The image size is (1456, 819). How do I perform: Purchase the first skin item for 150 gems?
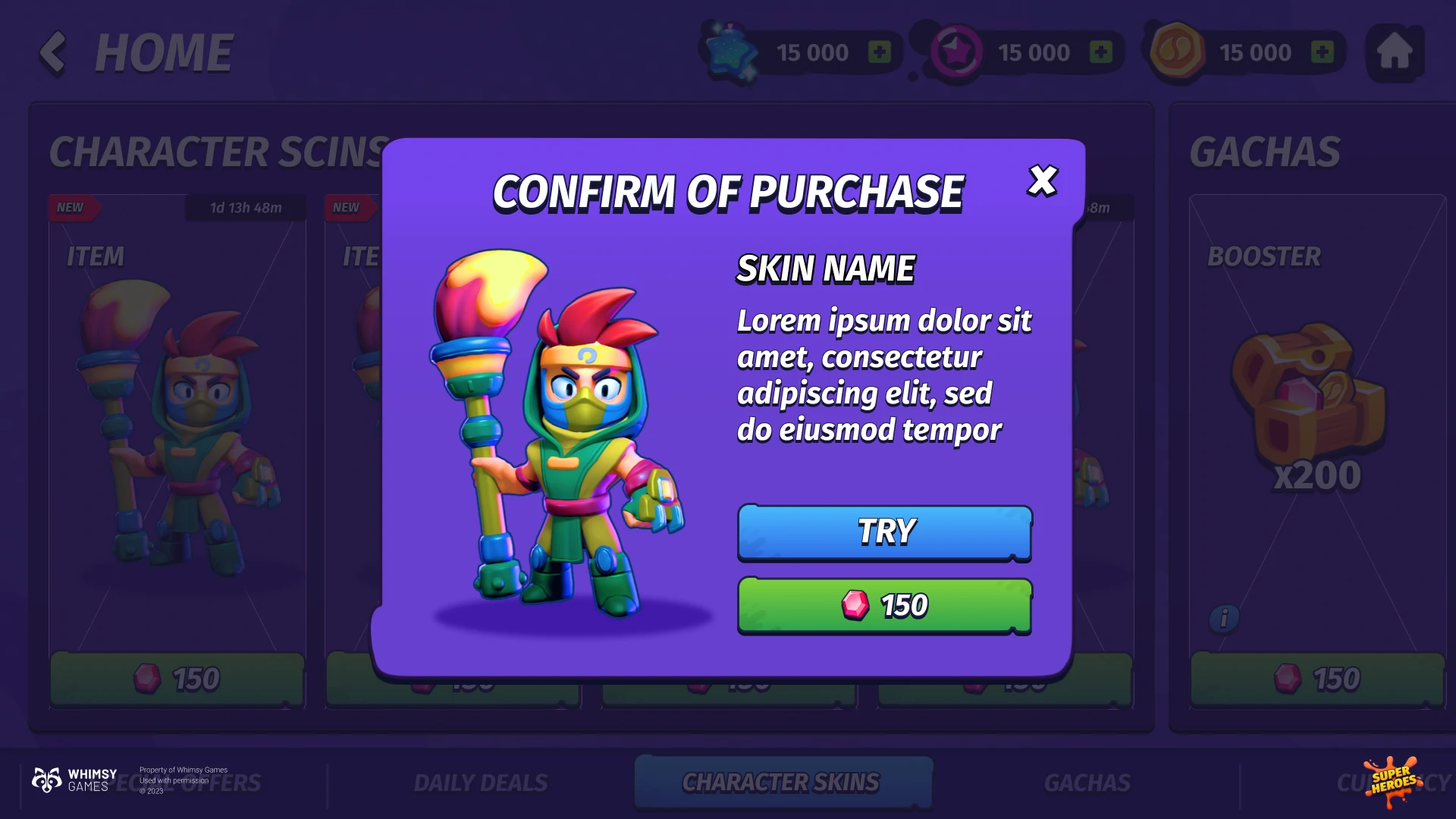tap(177, 679)
